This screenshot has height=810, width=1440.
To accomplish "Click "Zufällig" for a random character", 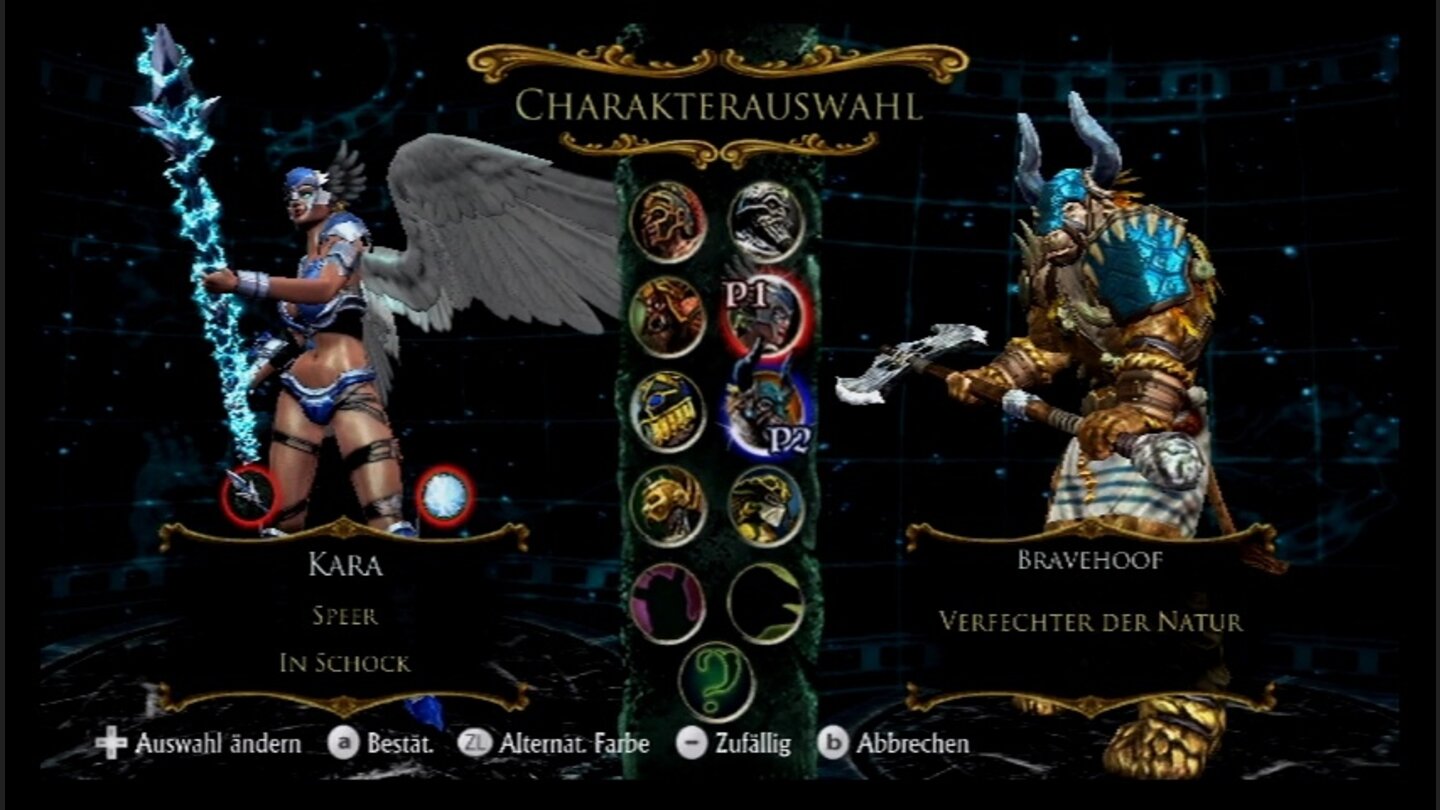I will pyautogui.click(x=753, y=744).
